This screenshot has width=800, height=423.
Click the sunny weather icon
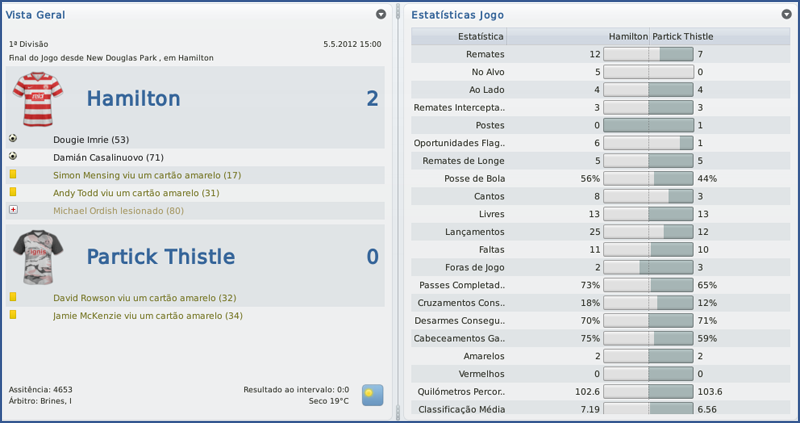point(373,394)
